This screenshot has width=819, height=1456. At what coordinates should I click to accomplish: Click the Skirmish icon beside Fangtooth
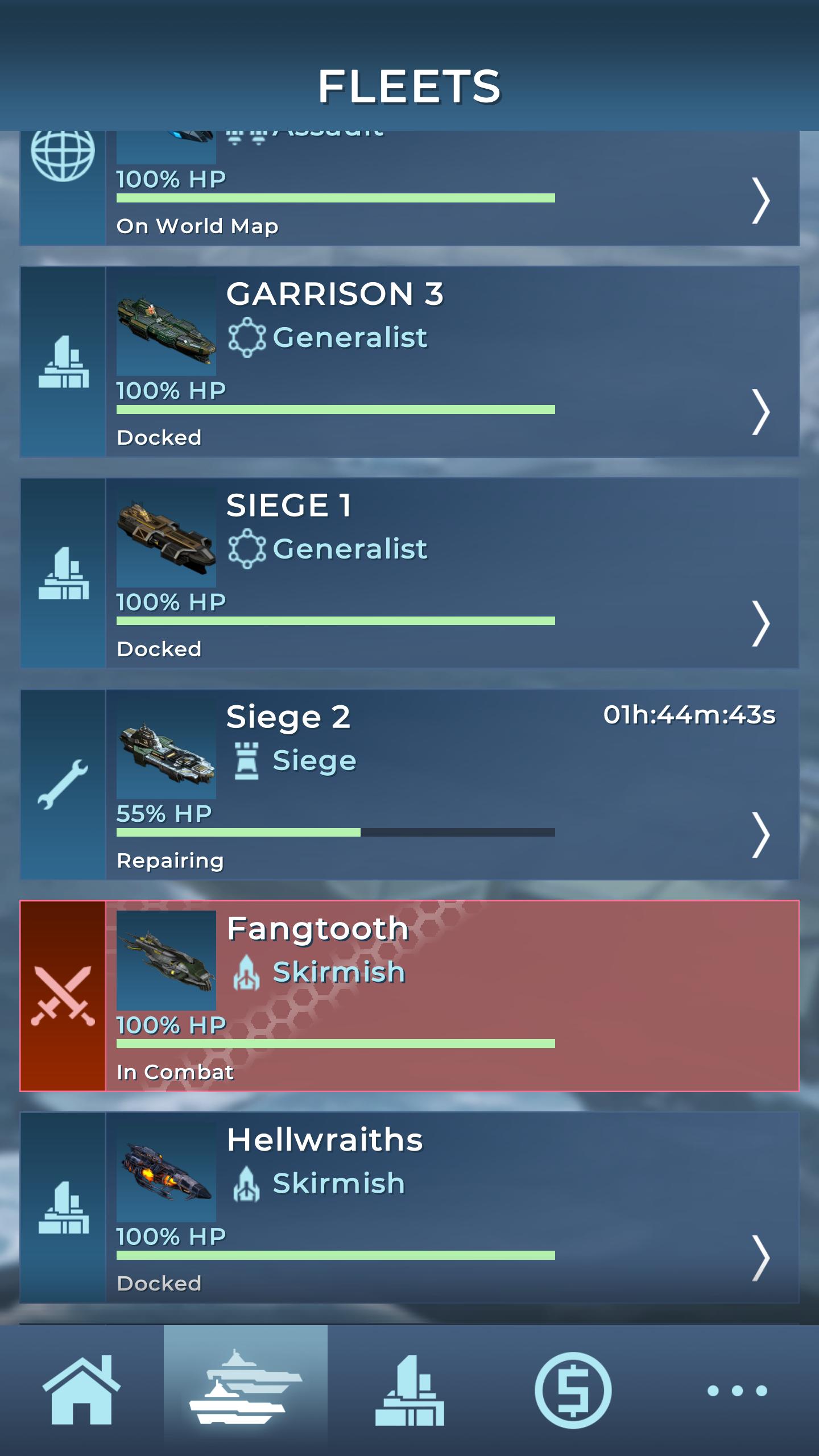pos(247,972)
